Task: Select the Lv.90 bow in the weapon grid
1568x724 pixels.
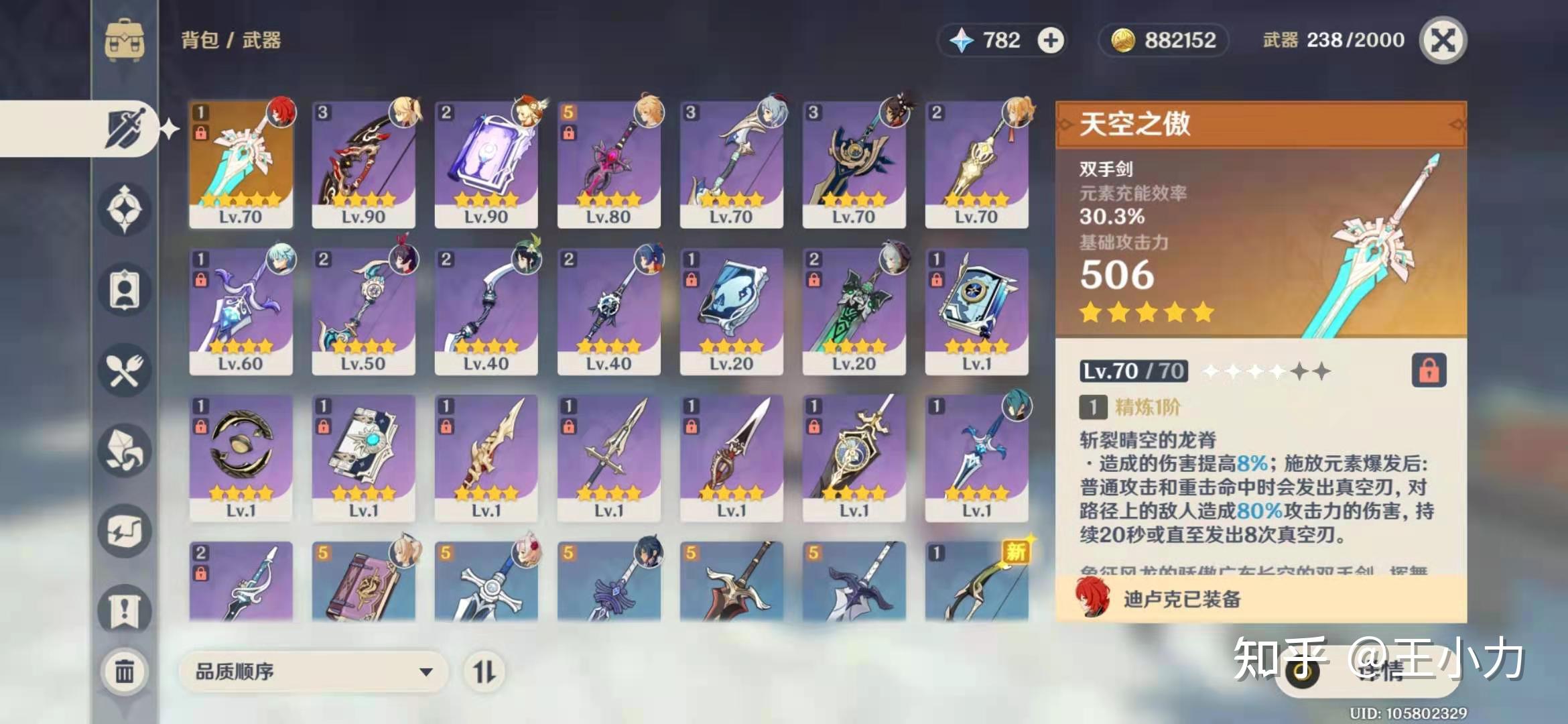Action: coord(363,164)
